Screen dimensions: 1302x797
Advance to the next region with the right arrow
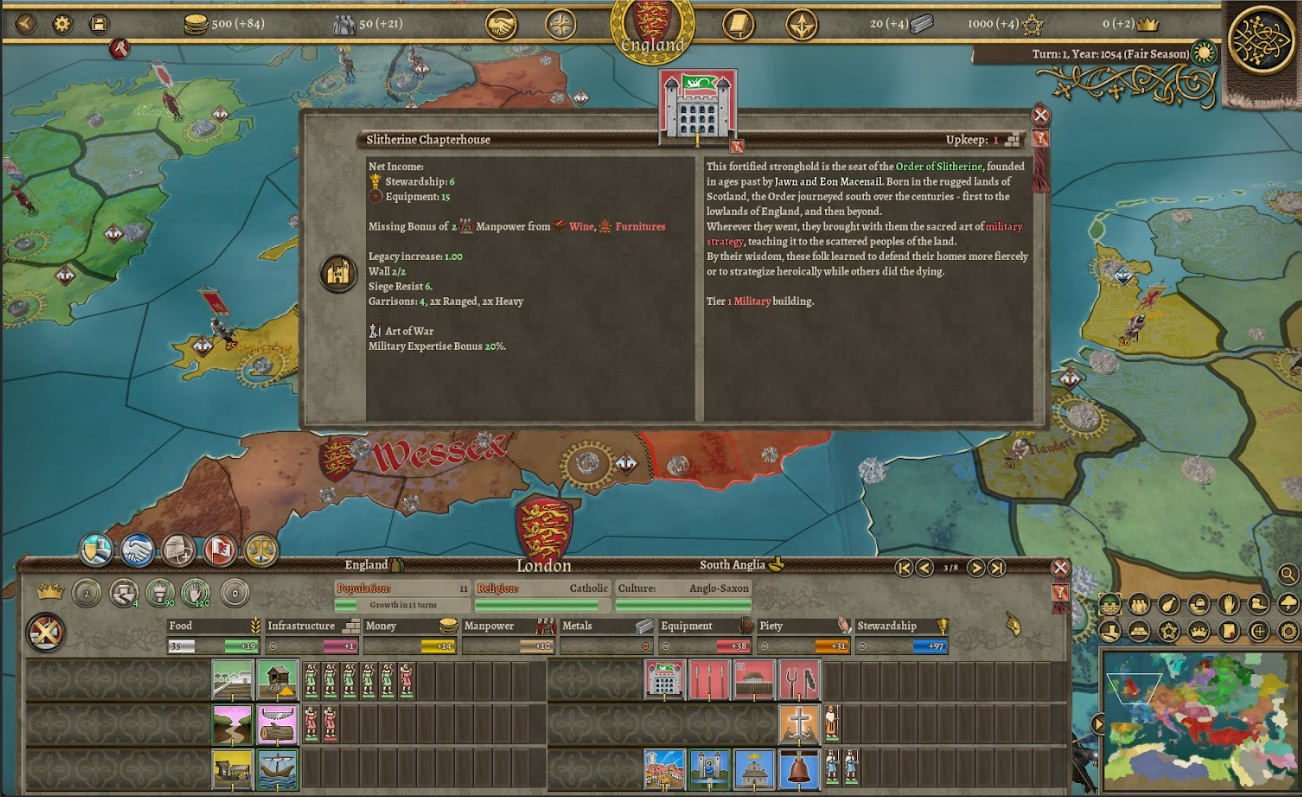[x=976, y=567]
